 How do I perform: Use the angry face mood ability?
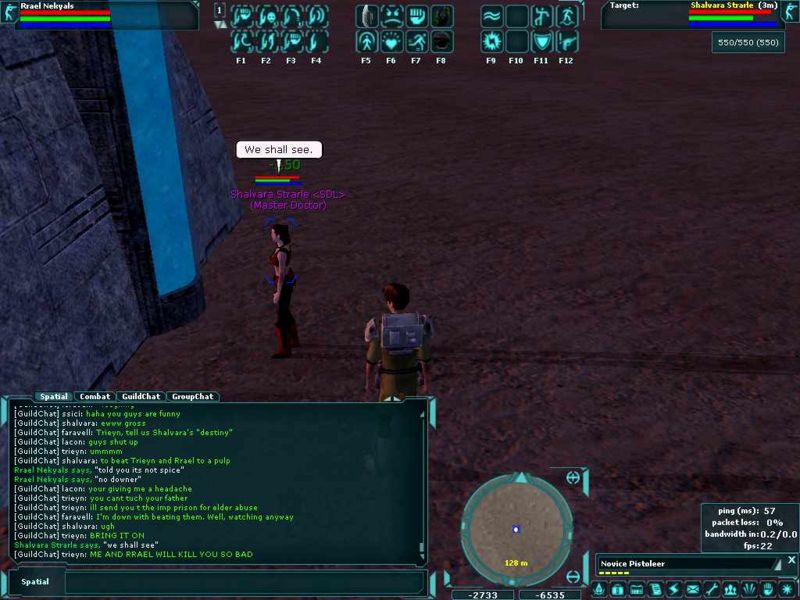[x=392, y=16]
